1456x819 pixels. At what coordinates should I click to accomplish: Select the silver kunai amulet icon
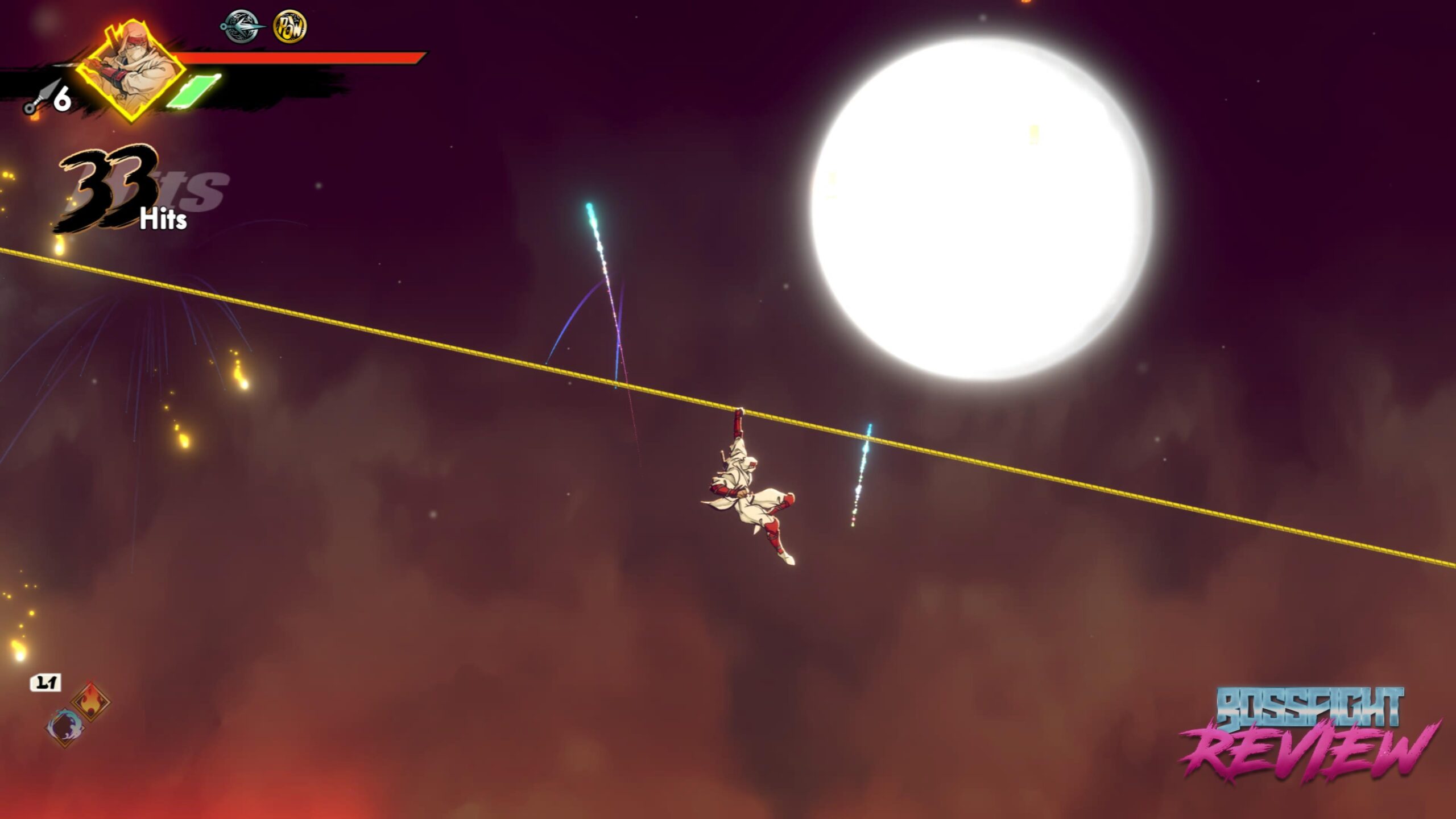pyautogui.click(x=242, y=27)
